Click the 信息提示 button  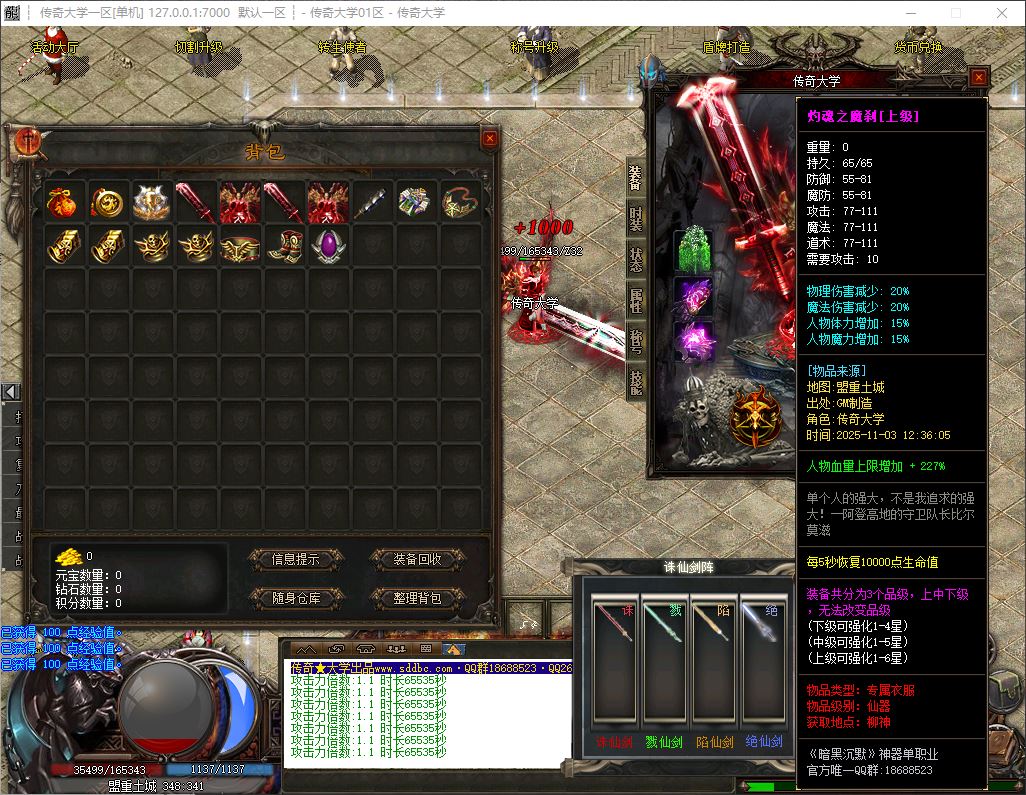(x=295, y=559)
